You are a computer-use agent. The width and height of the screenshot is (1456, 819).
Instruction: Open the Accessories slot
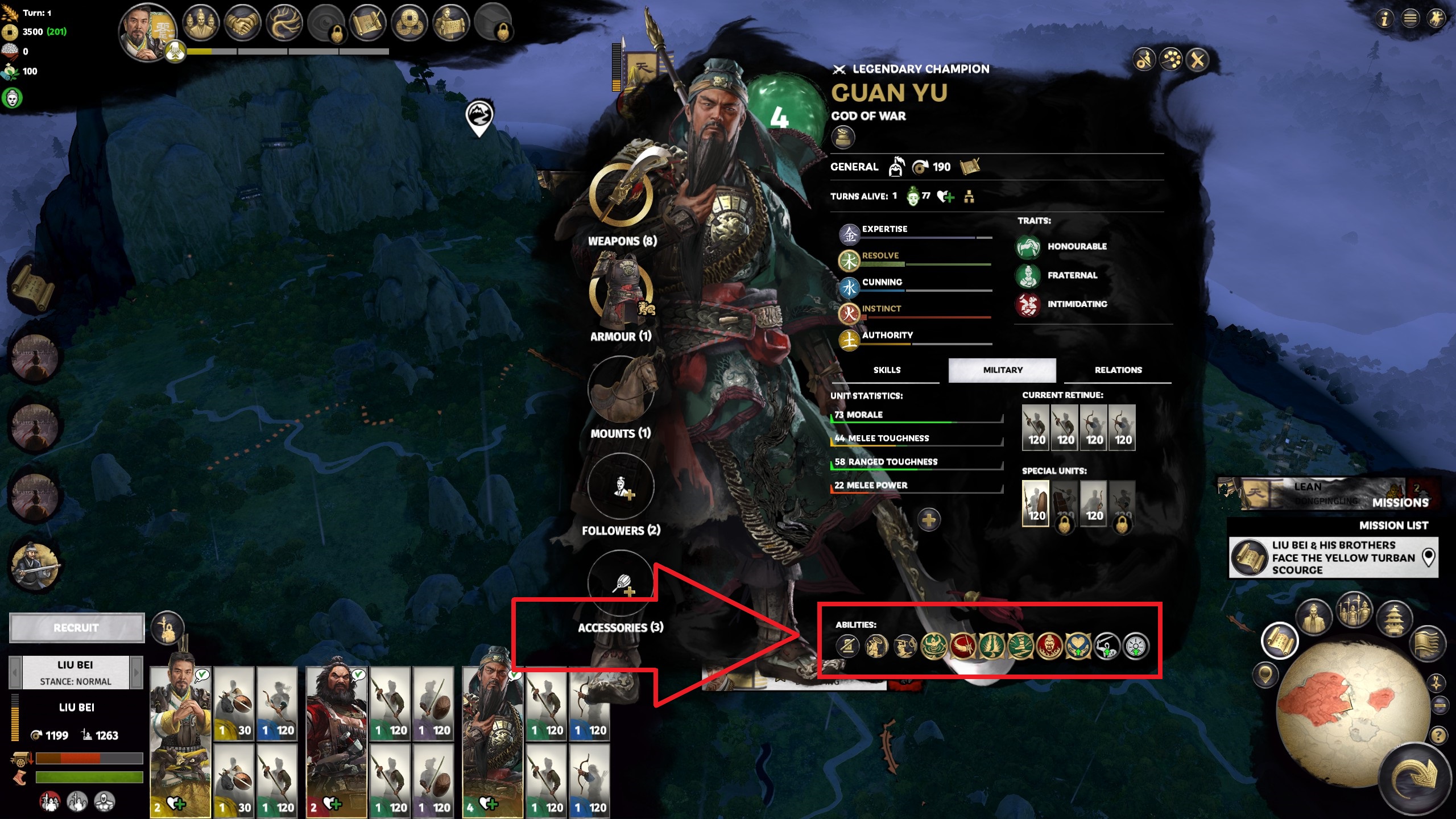(621, 583)
